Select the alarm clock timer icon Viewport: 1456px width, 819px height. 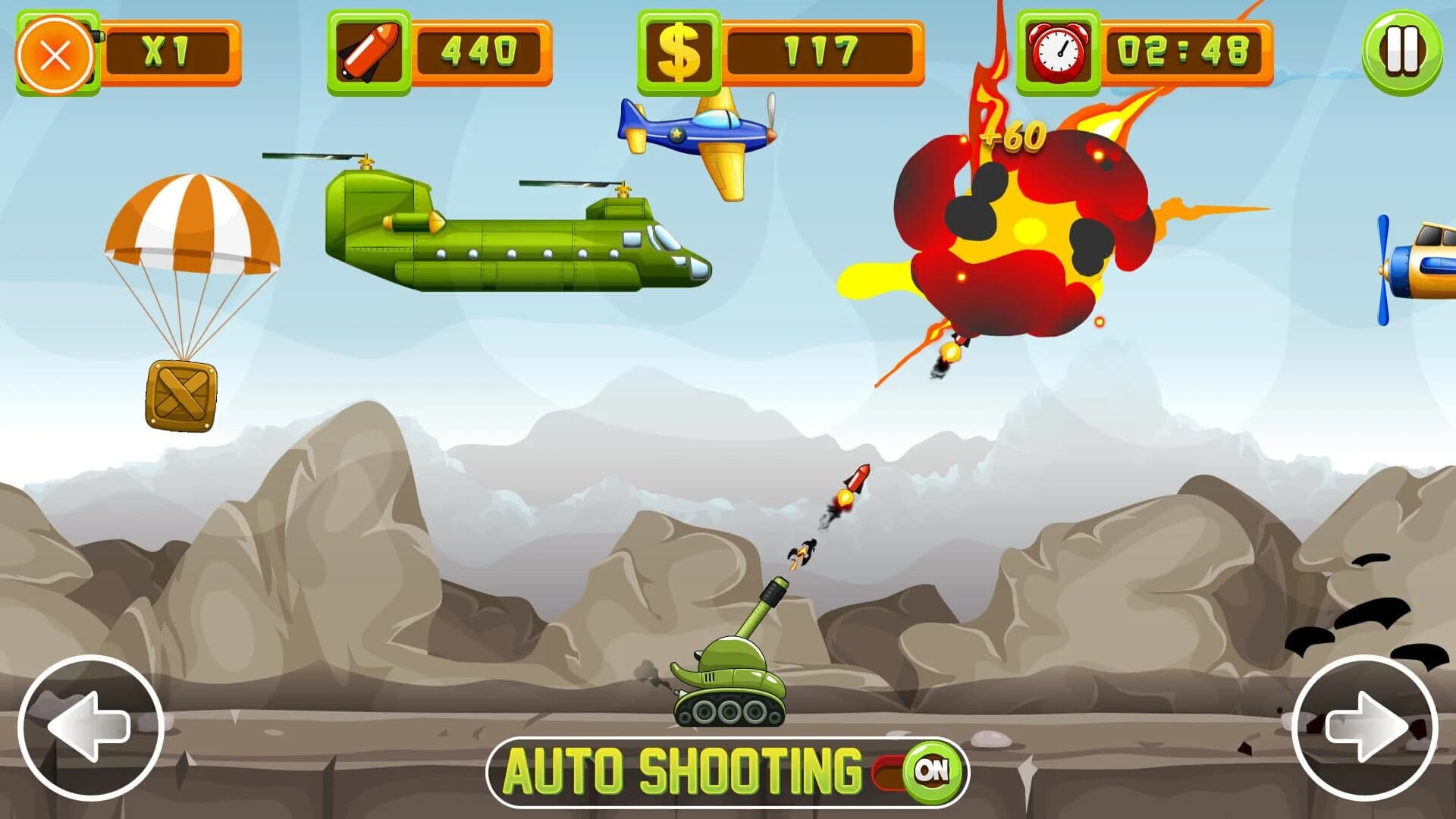tap(1057, 49)
